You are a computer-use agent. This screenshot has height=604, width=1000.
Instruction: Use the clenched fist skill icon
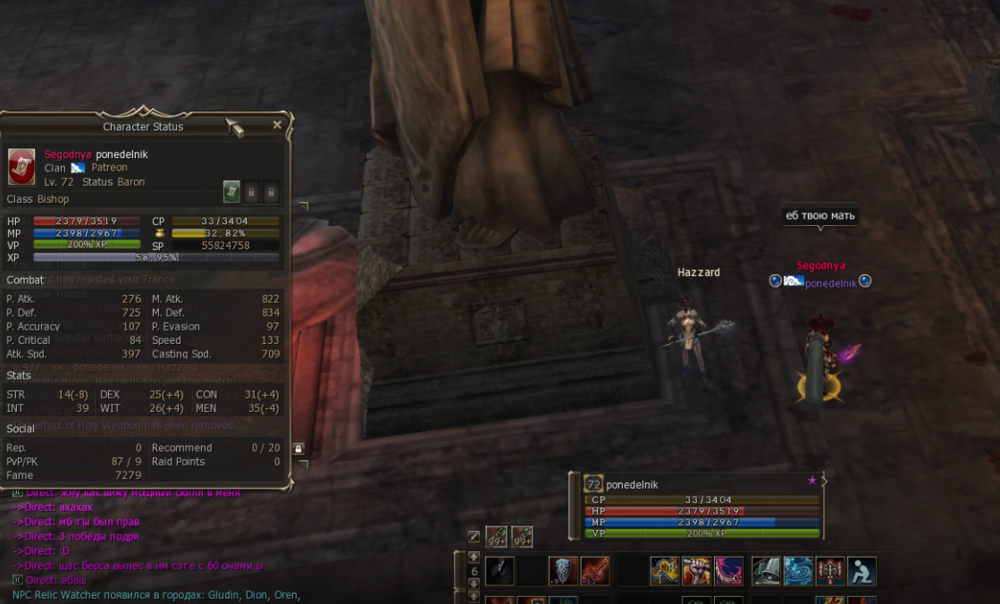pyautogui.click(x=696, y=571)
